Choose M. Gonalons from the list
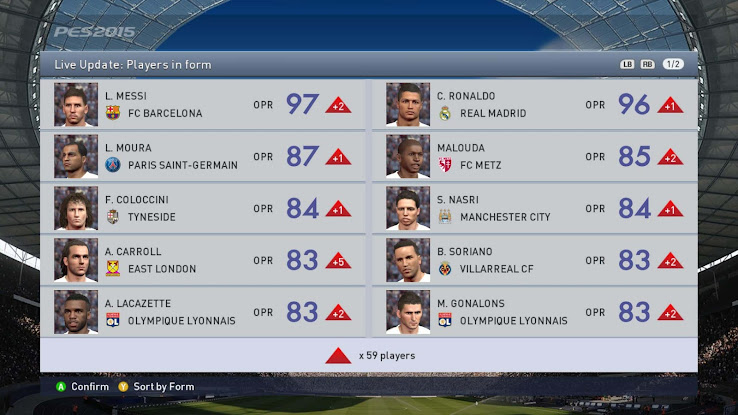Viewport: 738px width, 415px height. (x=535, y=312)
